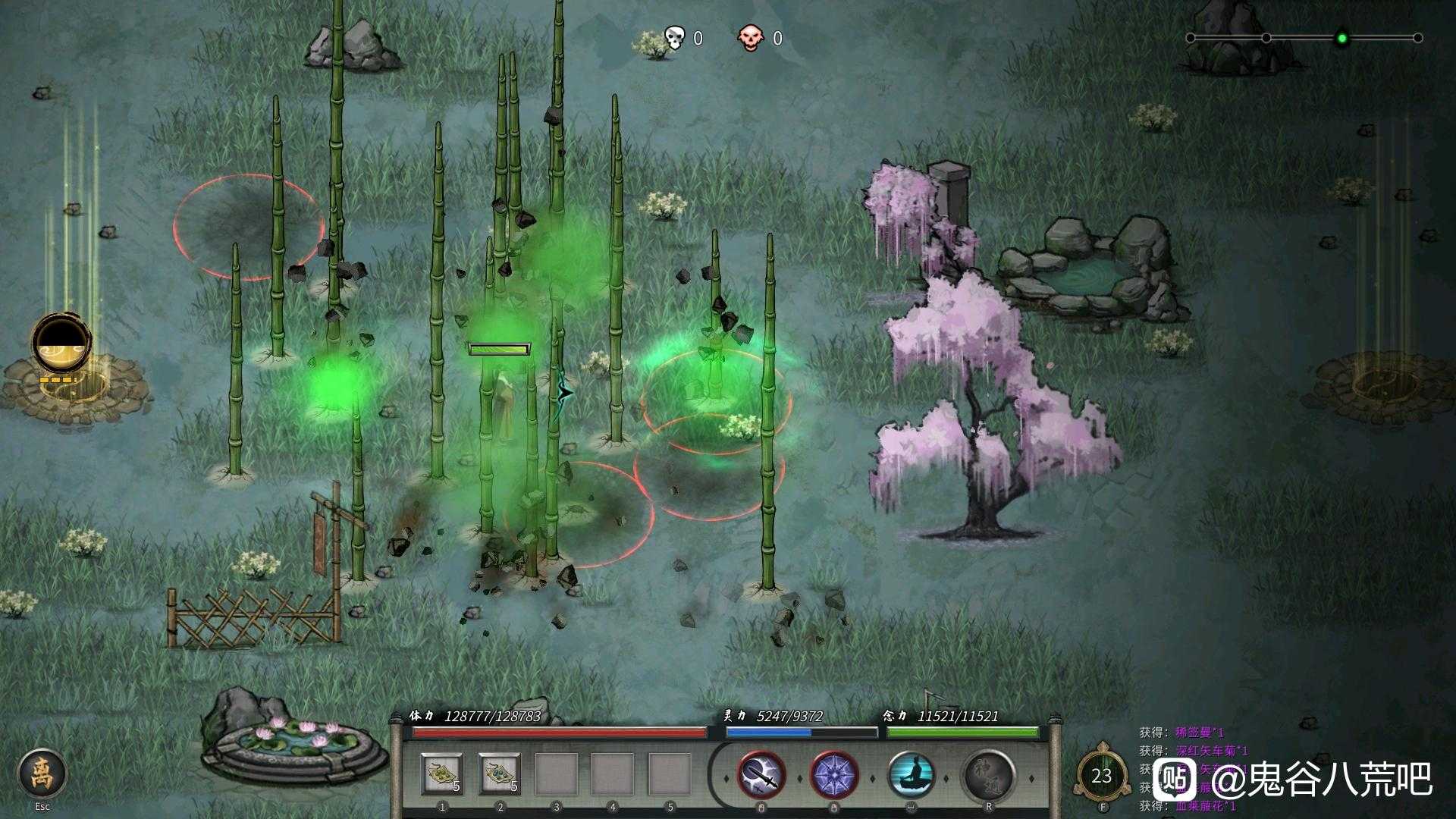The image size is (1456, 819).
Task: Click the 离 exit button
Action: 42,774
